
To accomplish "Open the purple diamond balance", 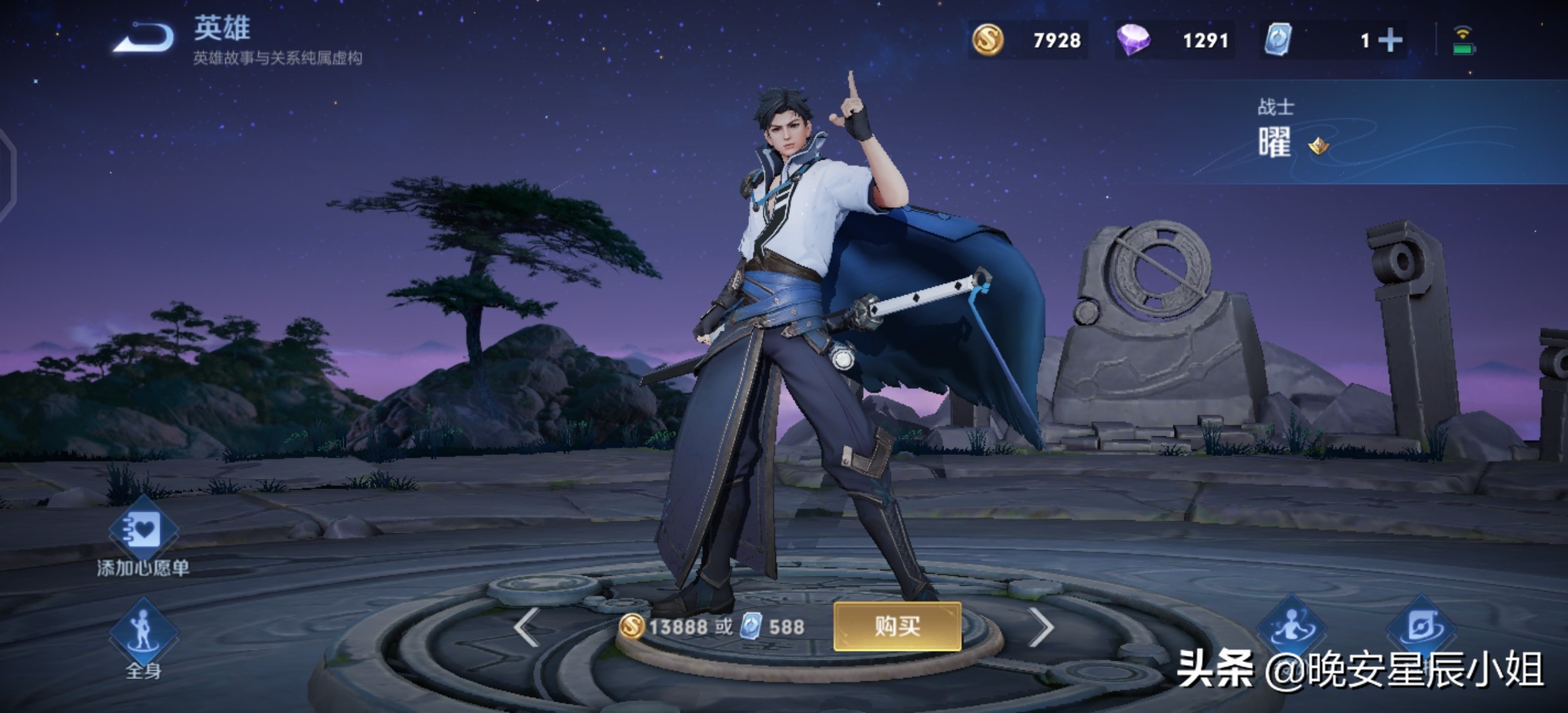I will click(x=1175, y=40).
